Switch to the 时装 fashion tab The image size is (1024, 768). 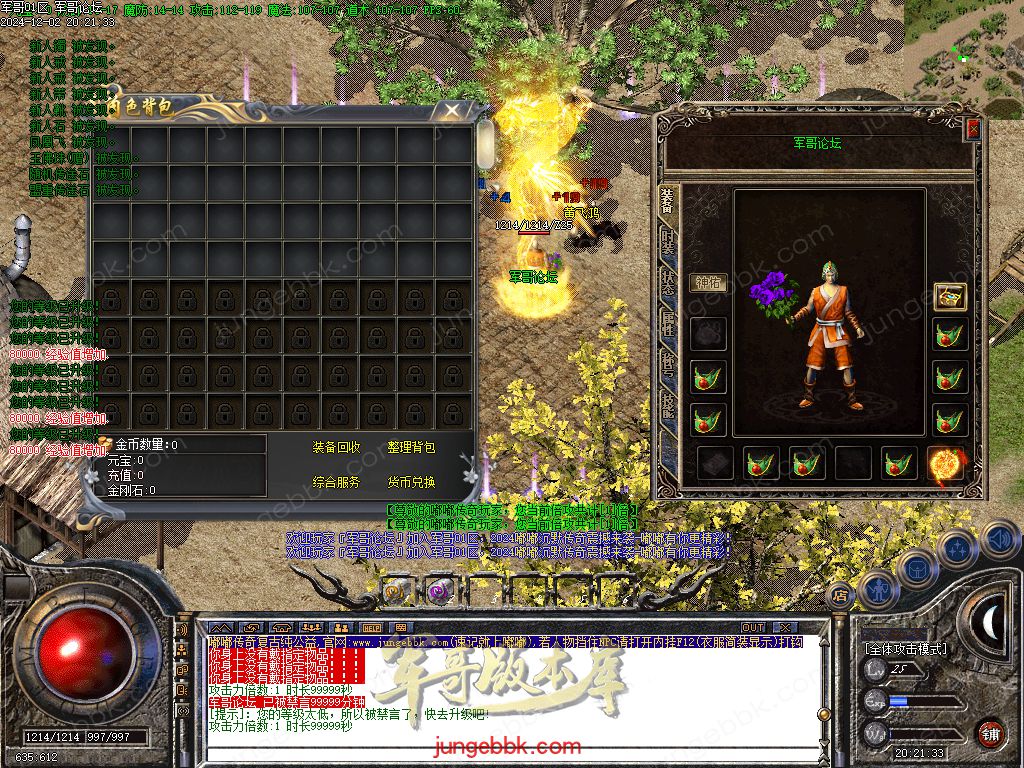667,243
